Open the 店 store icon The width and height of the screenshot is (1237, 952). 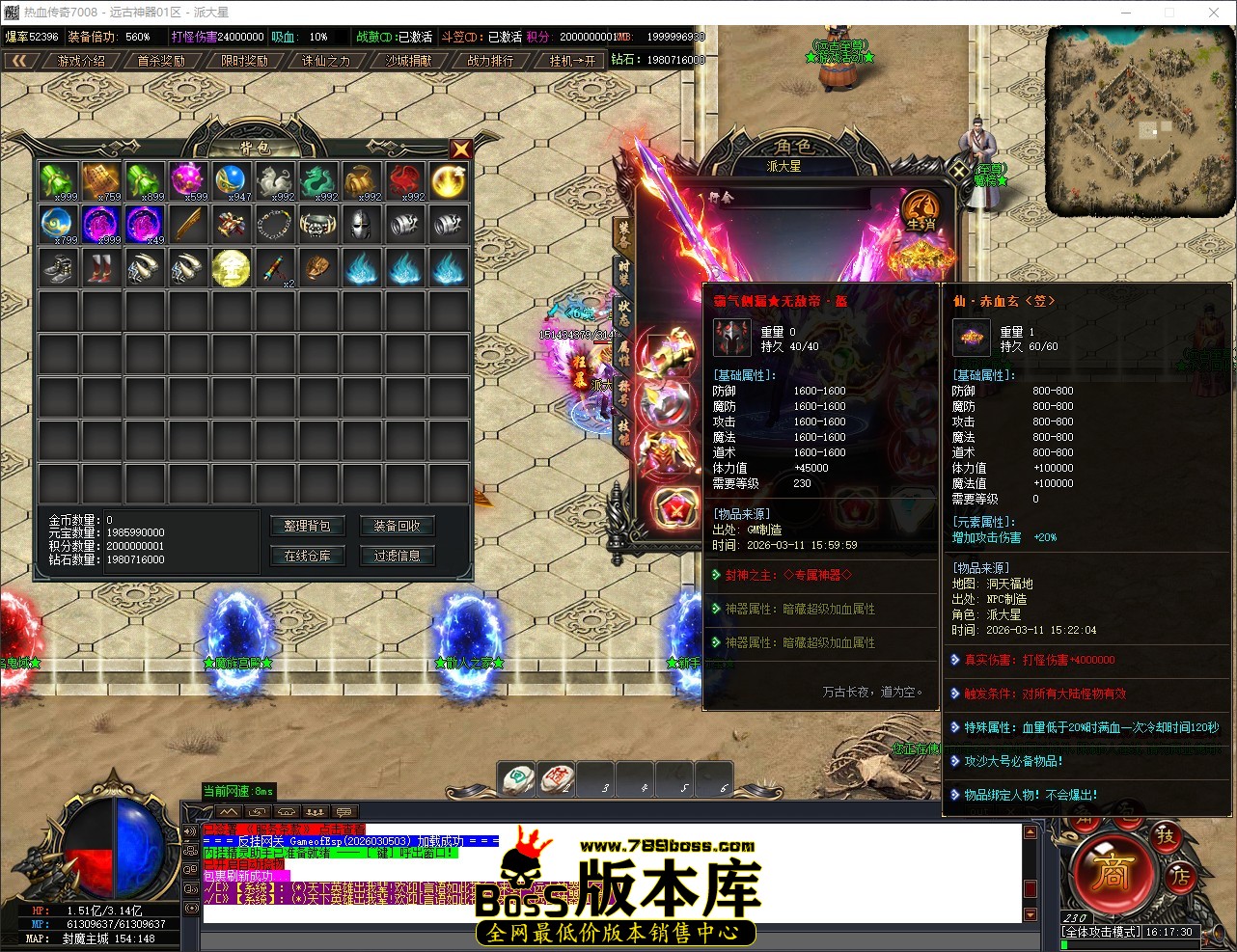pos(1179,878)
